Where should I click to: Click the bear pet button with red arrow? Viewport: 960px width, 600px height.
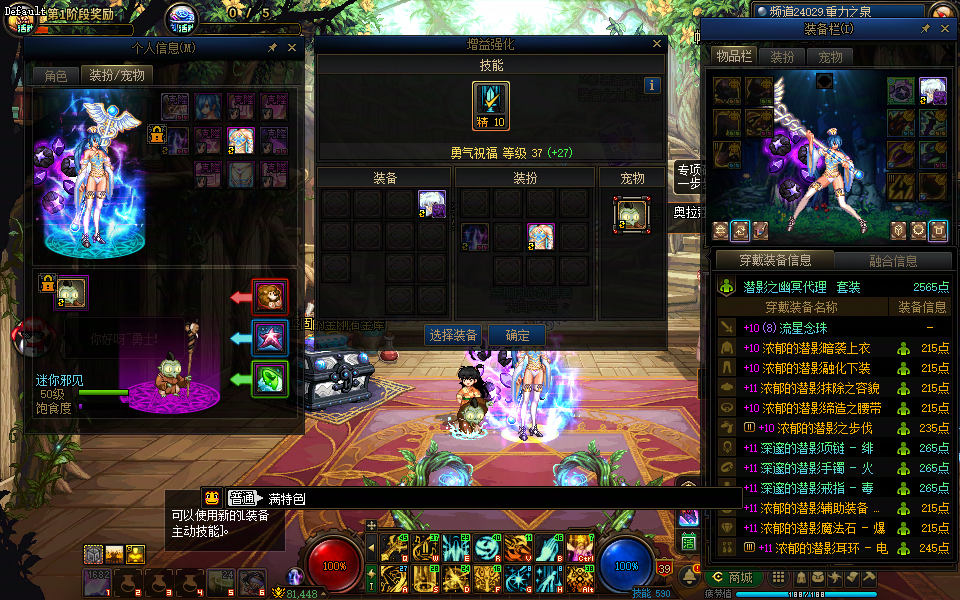[271, 297]
